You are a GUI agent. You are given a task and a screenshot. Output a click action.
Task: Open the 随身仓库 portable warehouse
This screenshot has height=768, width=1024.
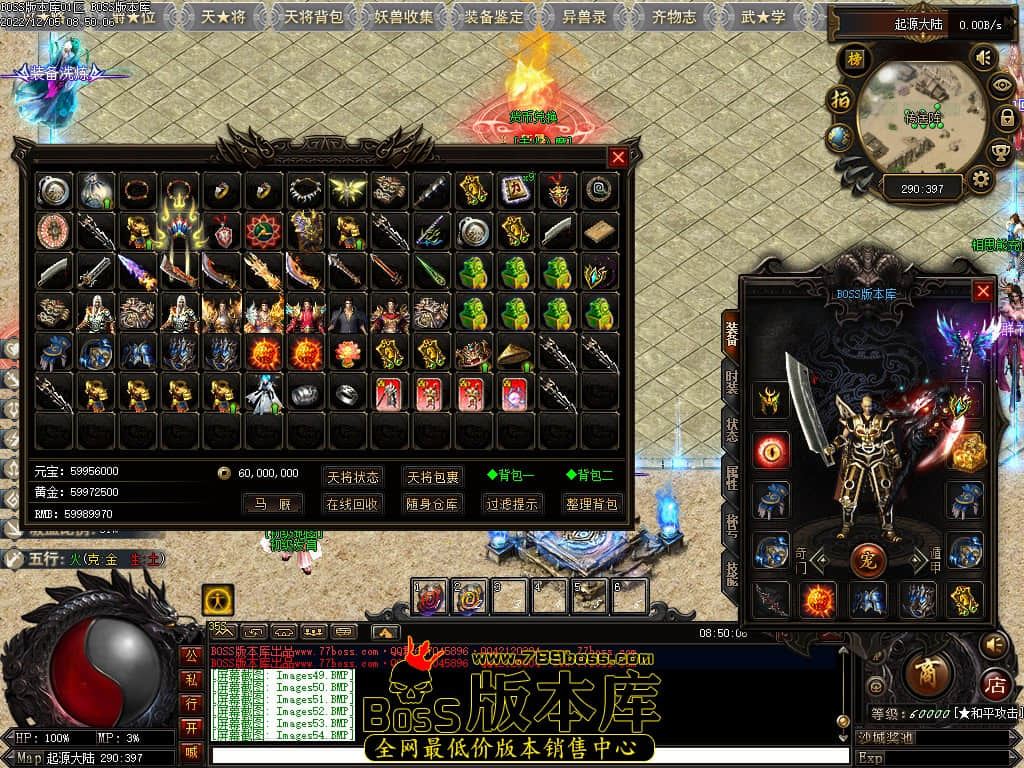[x=433, y=504]
